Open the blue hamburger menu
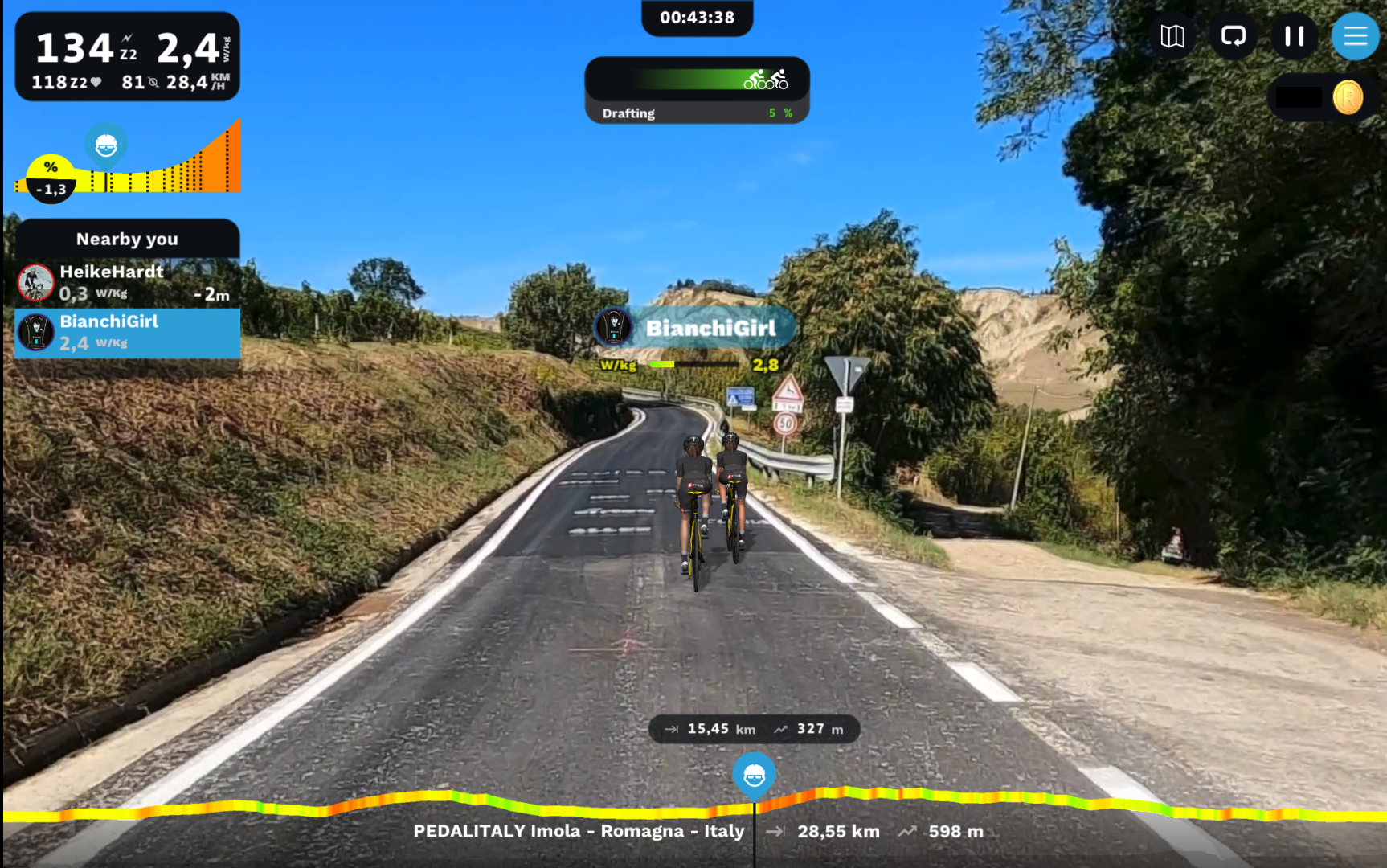 [x=1355, y=36]
